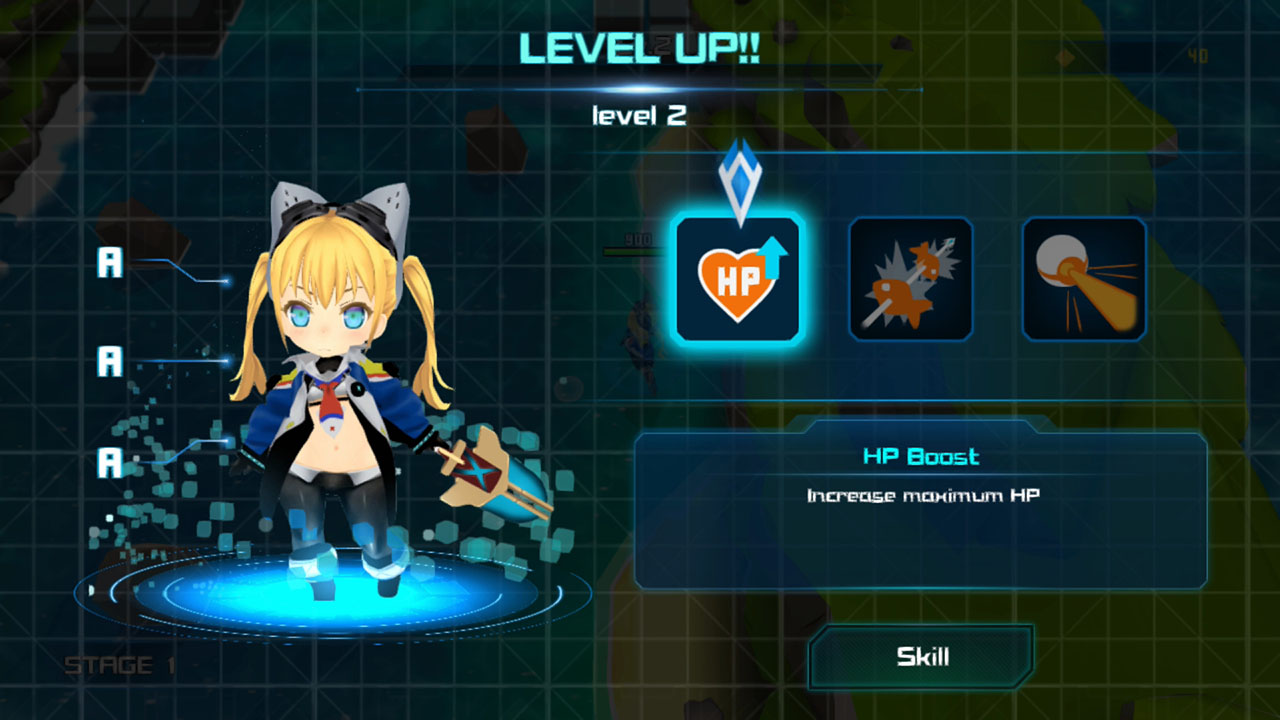
Task: Click the HP bar showing 900
Action: pos(632,245)
